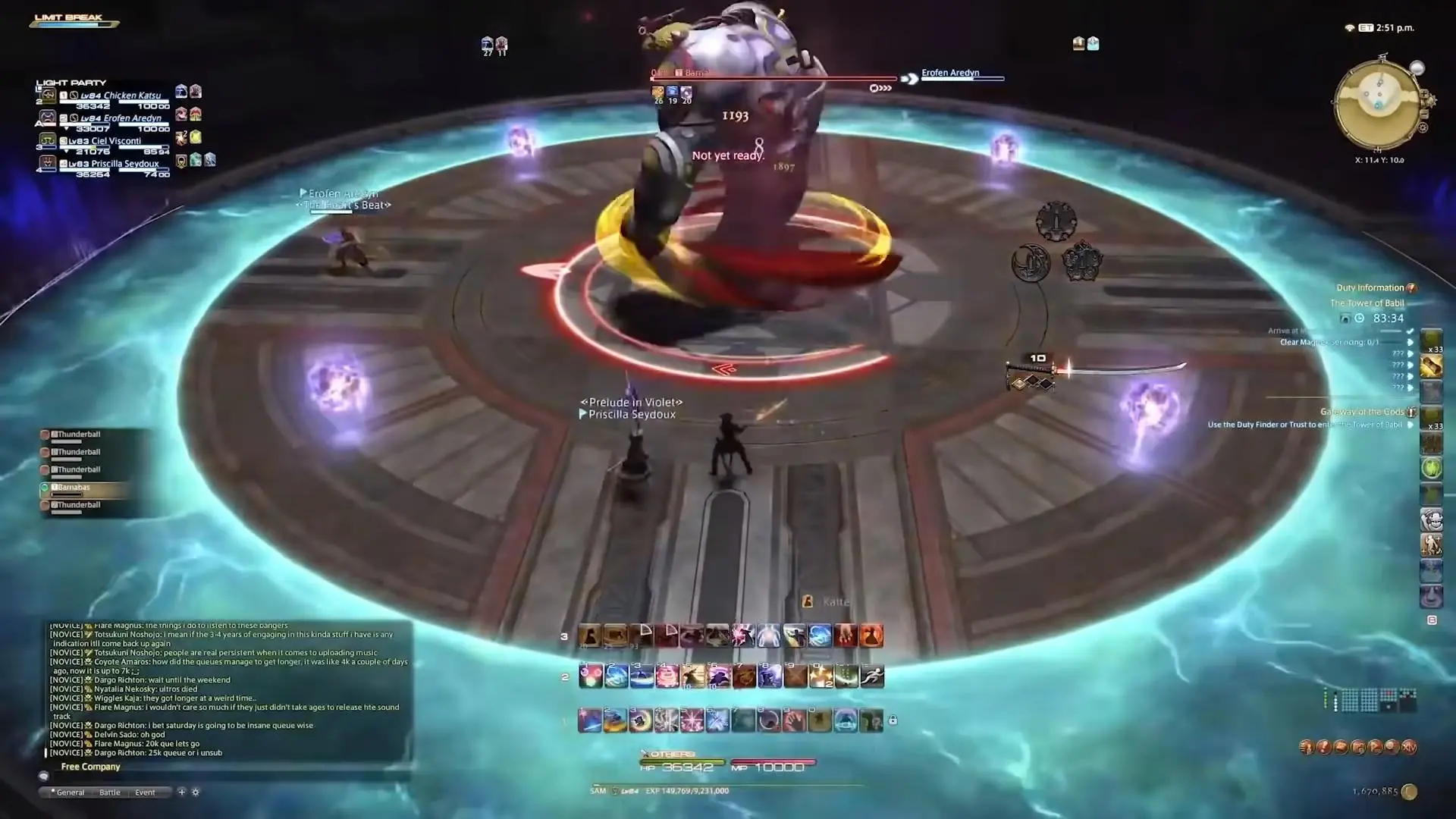Select Barnabas in the enemy list

tap(74, 488)
